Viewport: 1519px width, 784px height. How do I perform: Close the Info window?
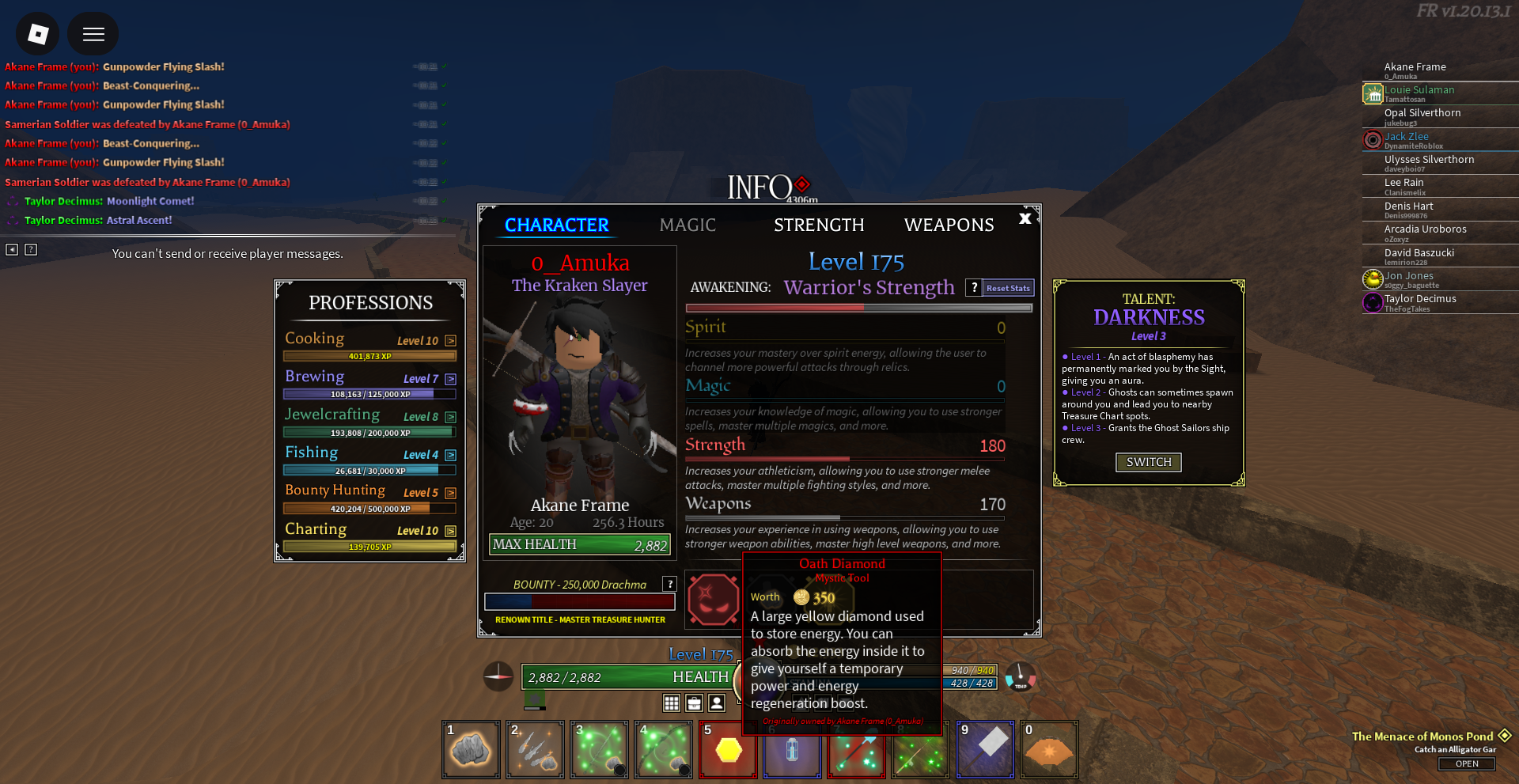1025,218
